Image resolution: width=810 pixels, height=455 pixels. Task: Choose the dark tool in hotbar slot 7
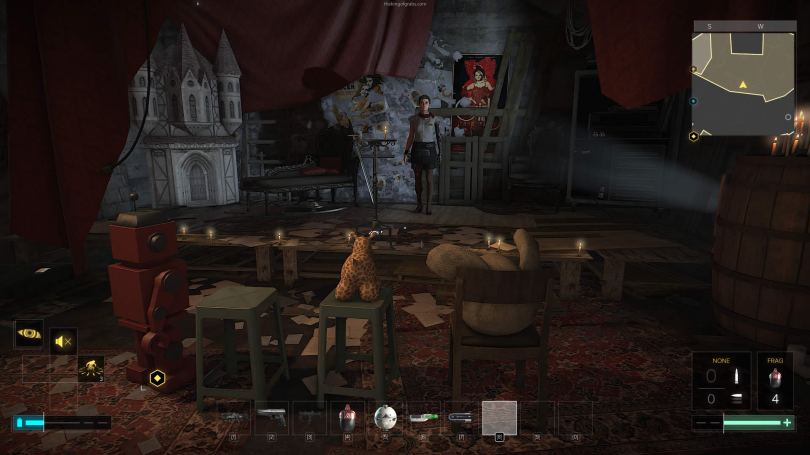click(x=461, y=417)
